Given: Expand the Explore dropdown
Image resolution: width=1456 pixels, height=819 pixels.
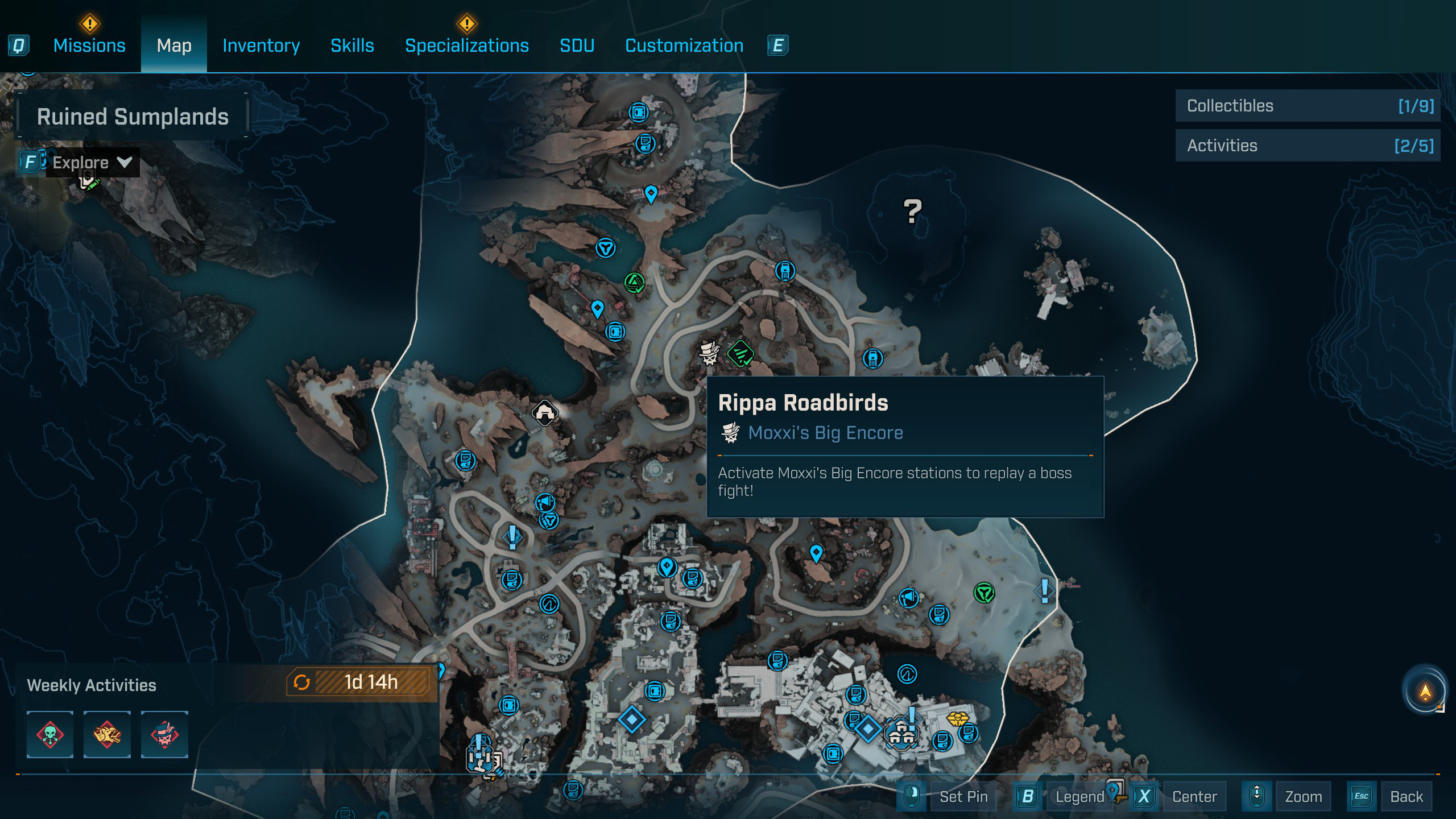Looking at the screenshot, I should point(91,163).
